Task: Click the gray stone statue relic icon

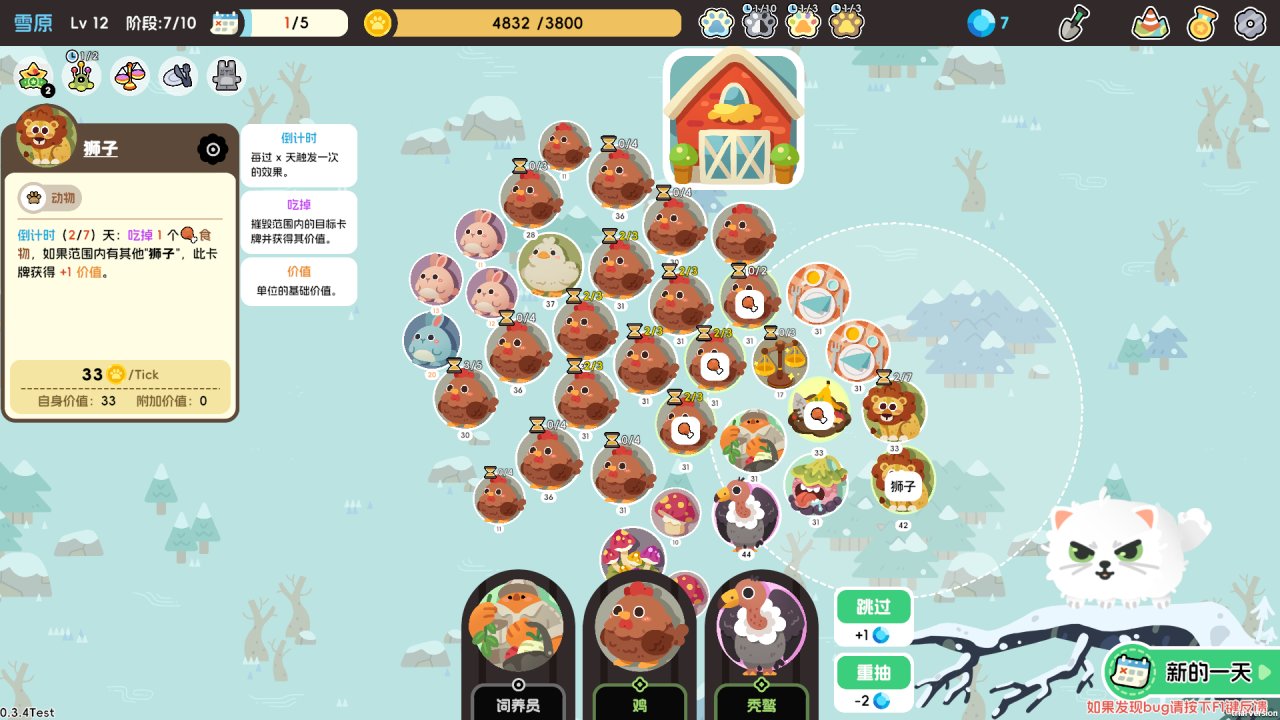Action: 226,76
